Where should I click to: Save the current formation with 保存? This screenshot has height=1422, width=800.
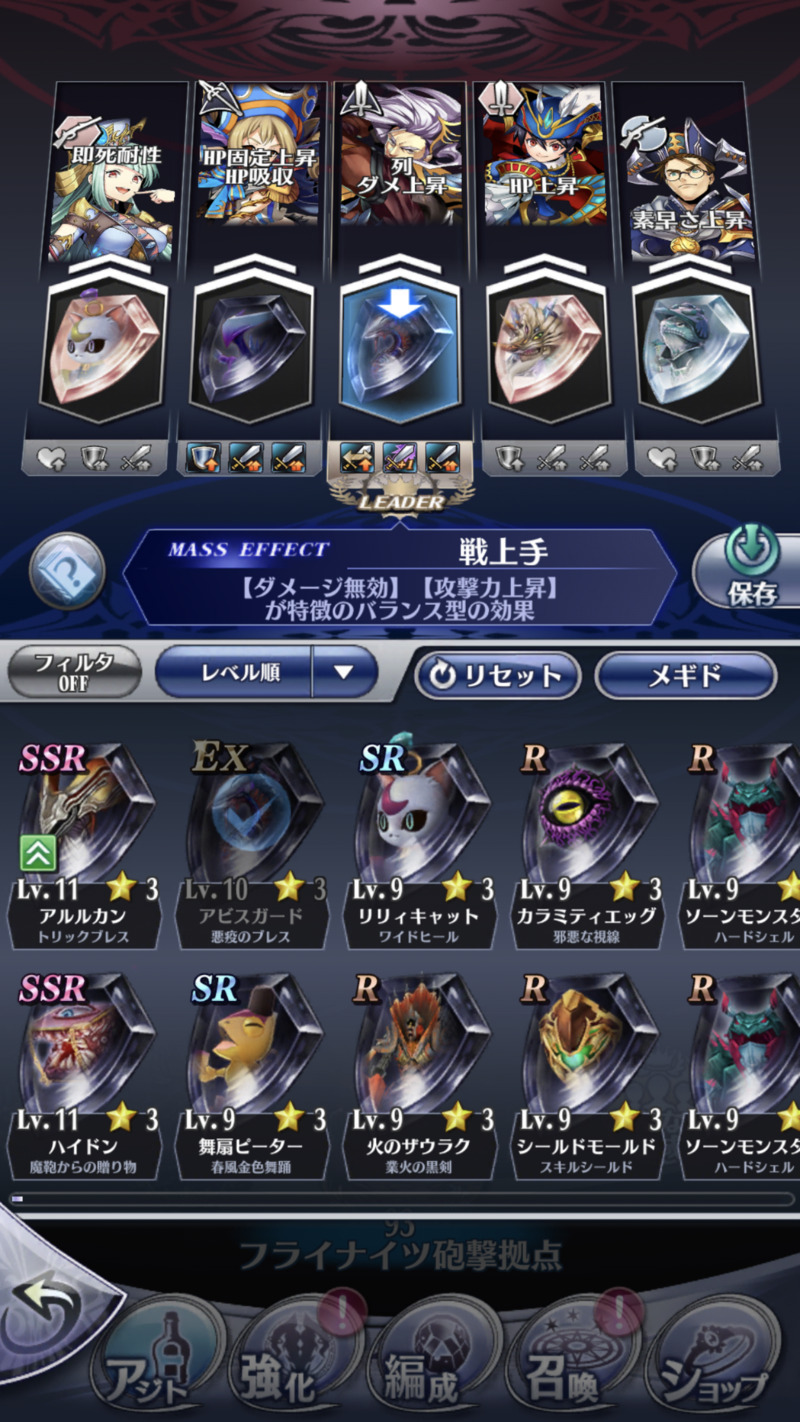(750, 572)
